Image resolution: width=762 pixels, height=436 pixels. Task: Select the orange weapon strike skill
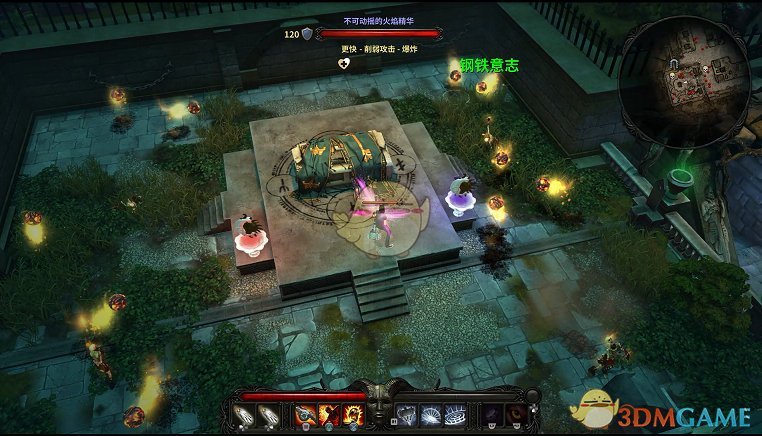tap(305, 414)
